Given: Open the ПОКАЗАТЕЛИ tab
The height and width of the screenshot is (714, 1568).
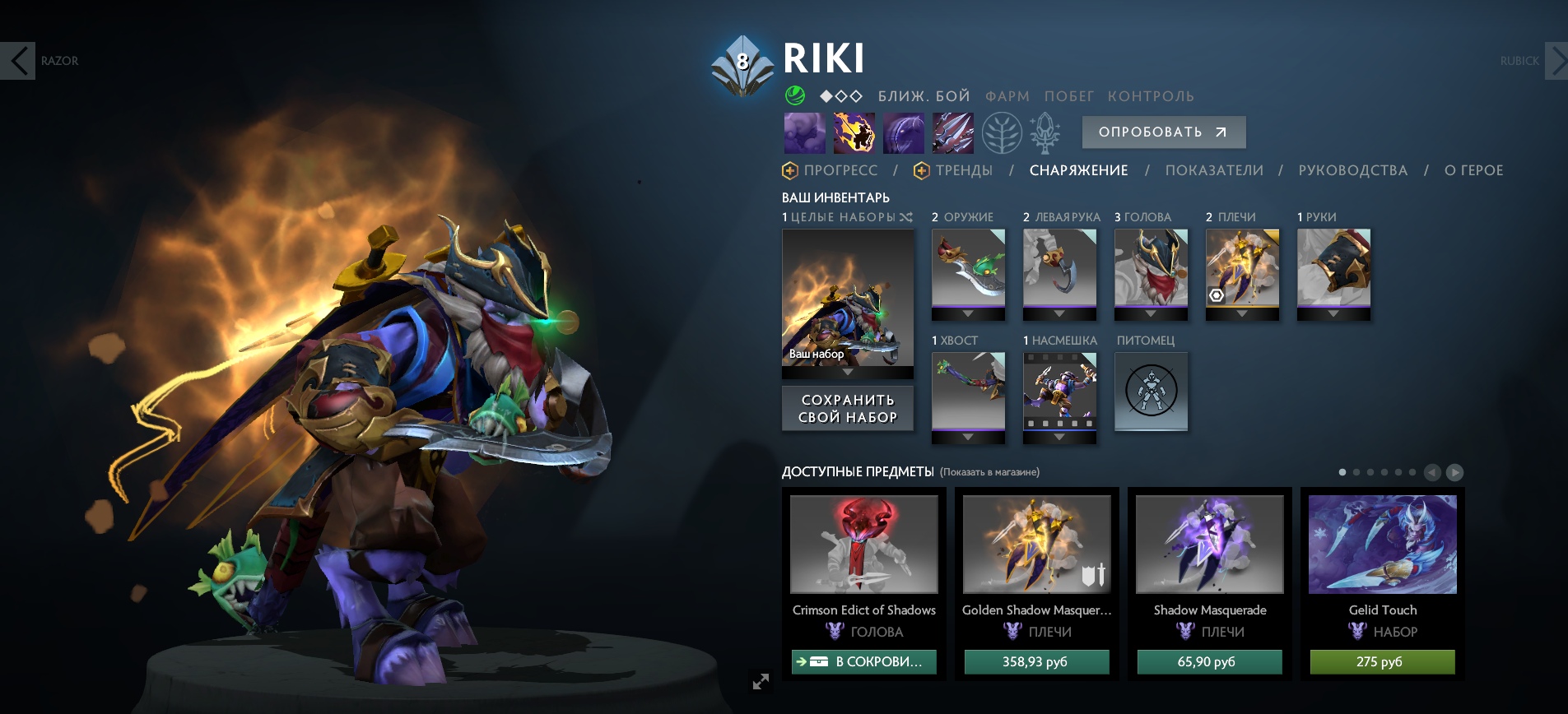Looking at the screenshot, I should (x=1214, y=170).
